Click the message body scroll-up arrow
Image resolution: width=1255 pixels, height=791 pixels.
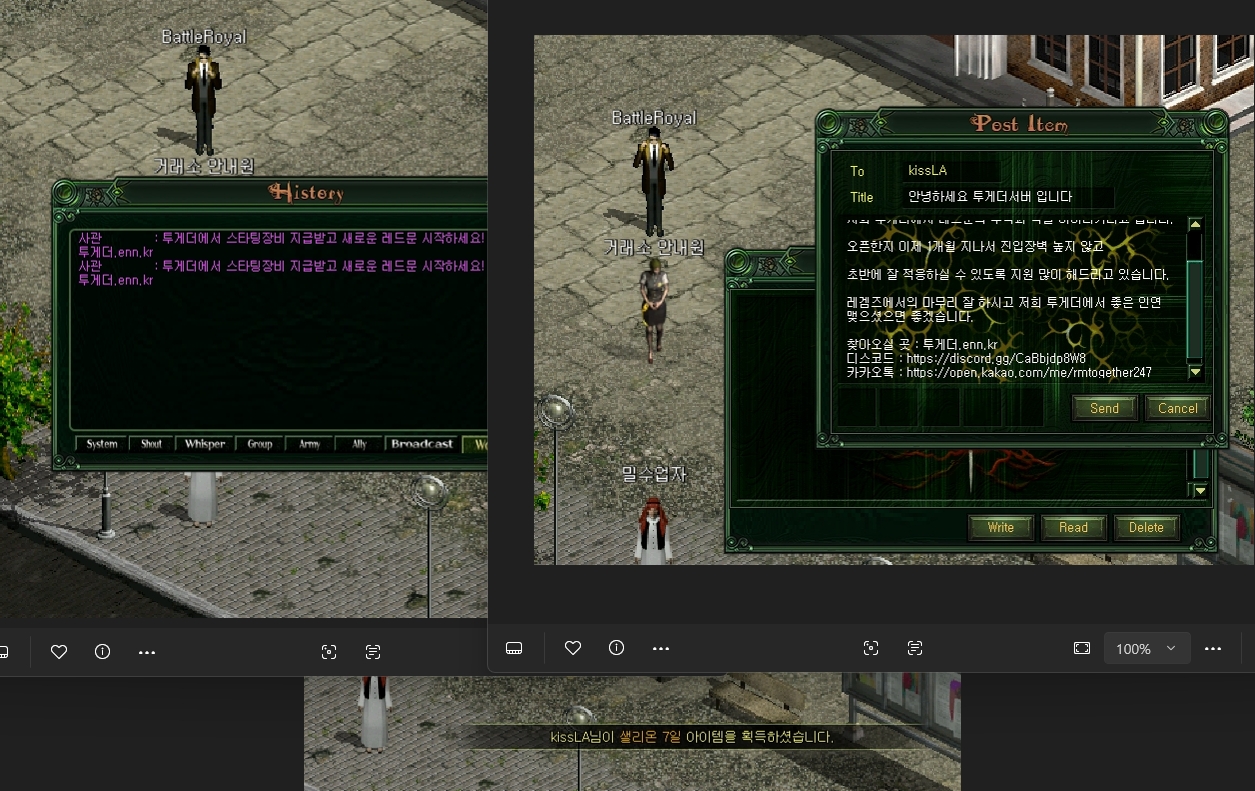(1195, 224)
